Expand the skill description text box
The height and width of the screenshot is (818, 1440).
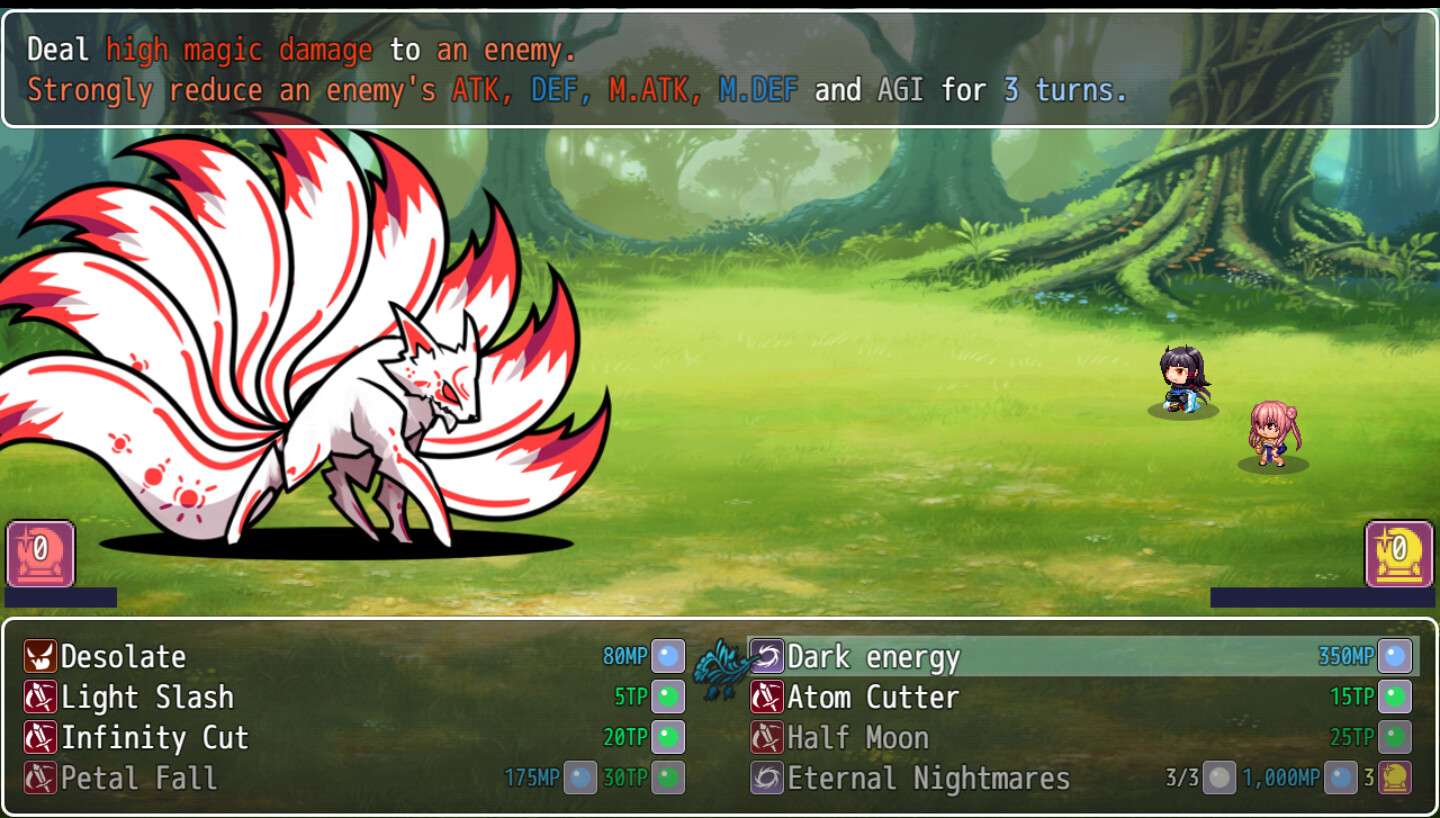click(x=720, y=70)
